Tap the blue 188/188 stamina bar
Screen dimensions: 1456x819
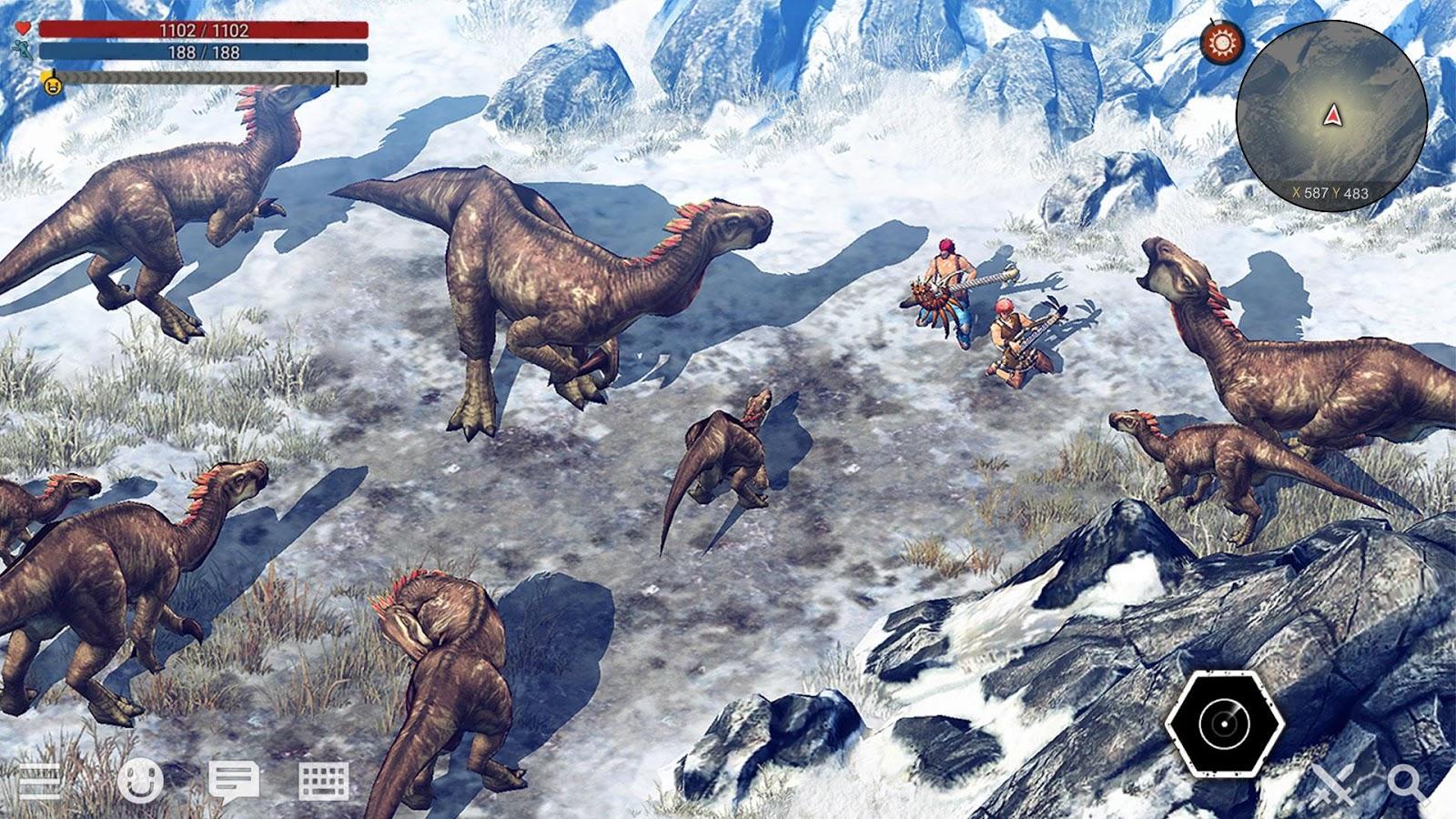pos(205,53)
